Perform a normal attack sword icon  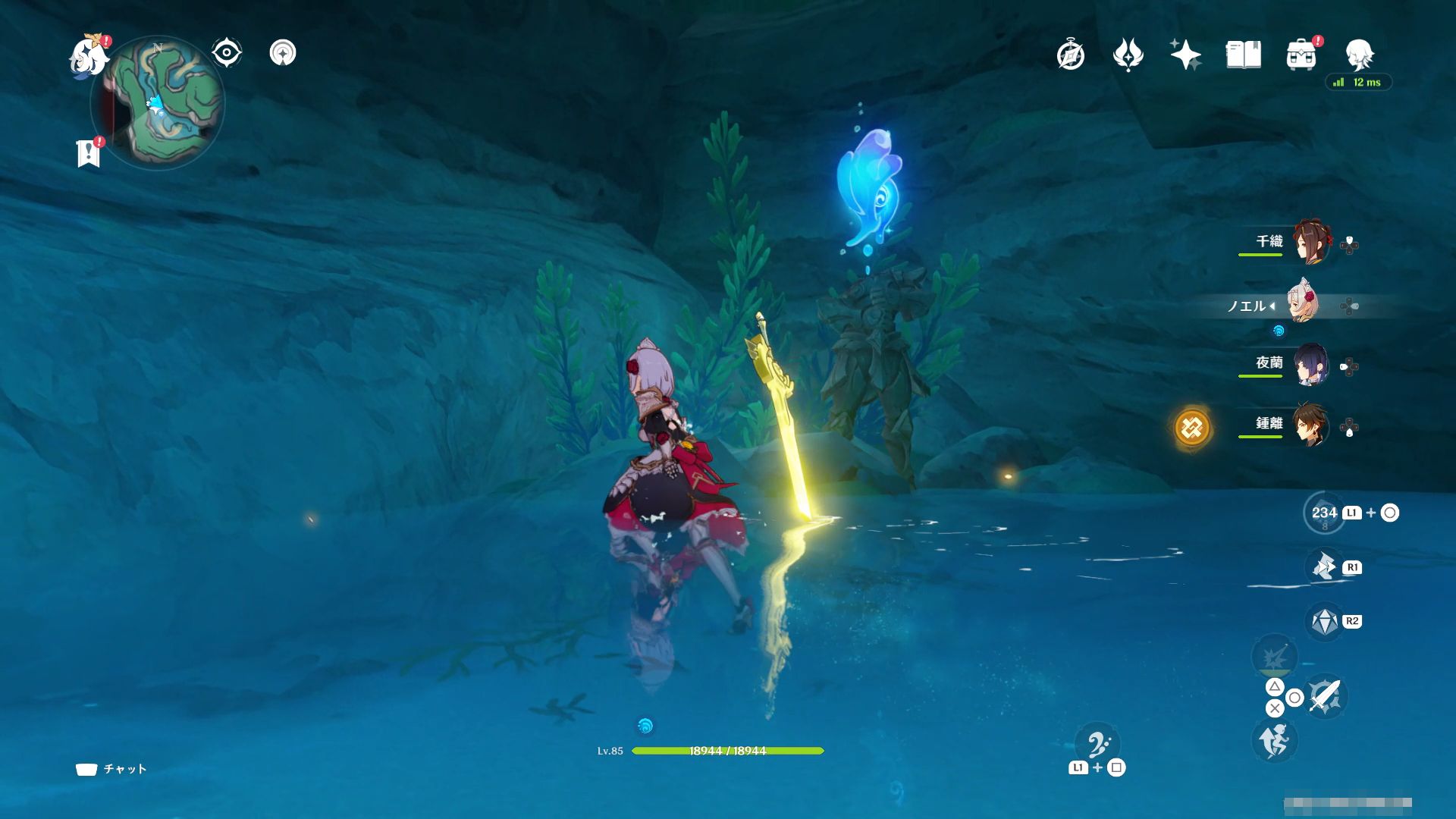click(x=1325, y=695)
